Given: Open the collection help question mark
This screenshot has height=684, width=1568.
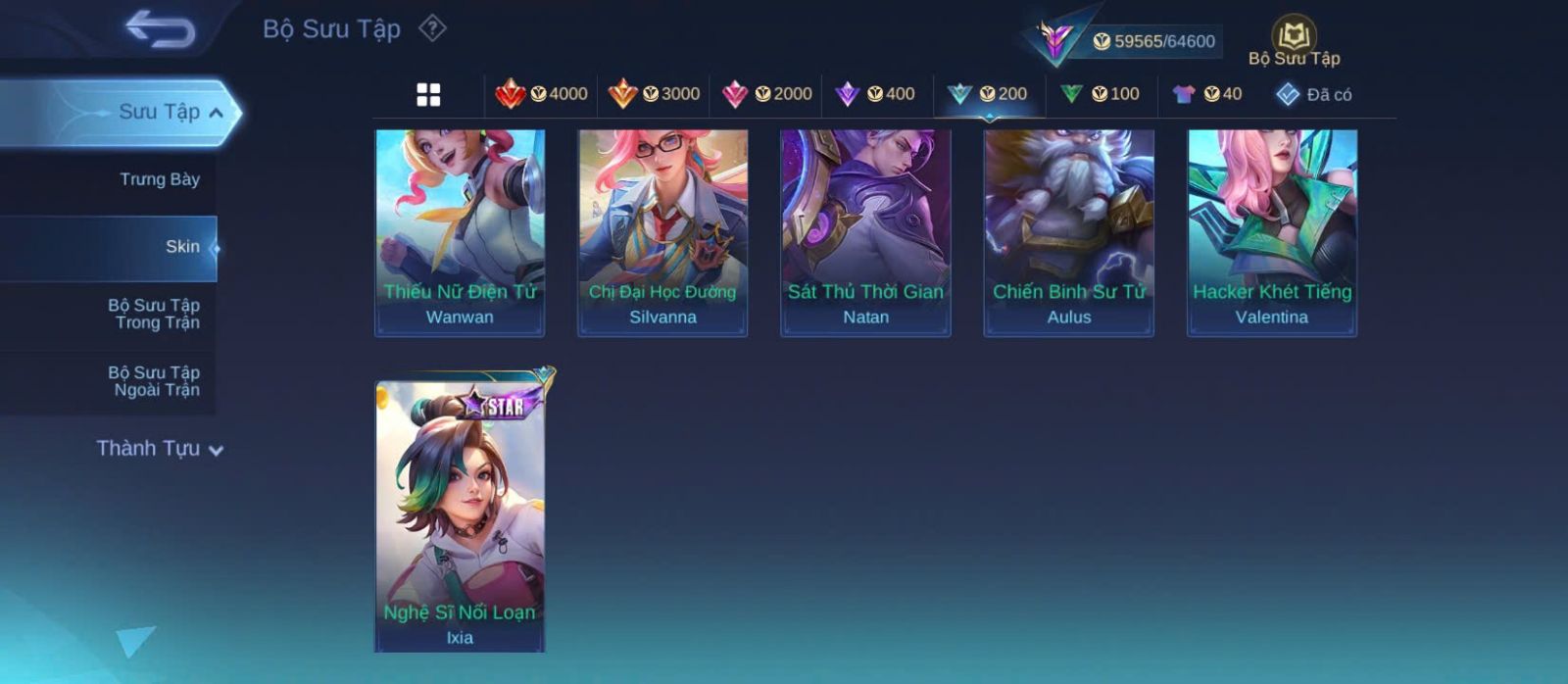Looking at the screenshot, I should (x=432, y=28).
